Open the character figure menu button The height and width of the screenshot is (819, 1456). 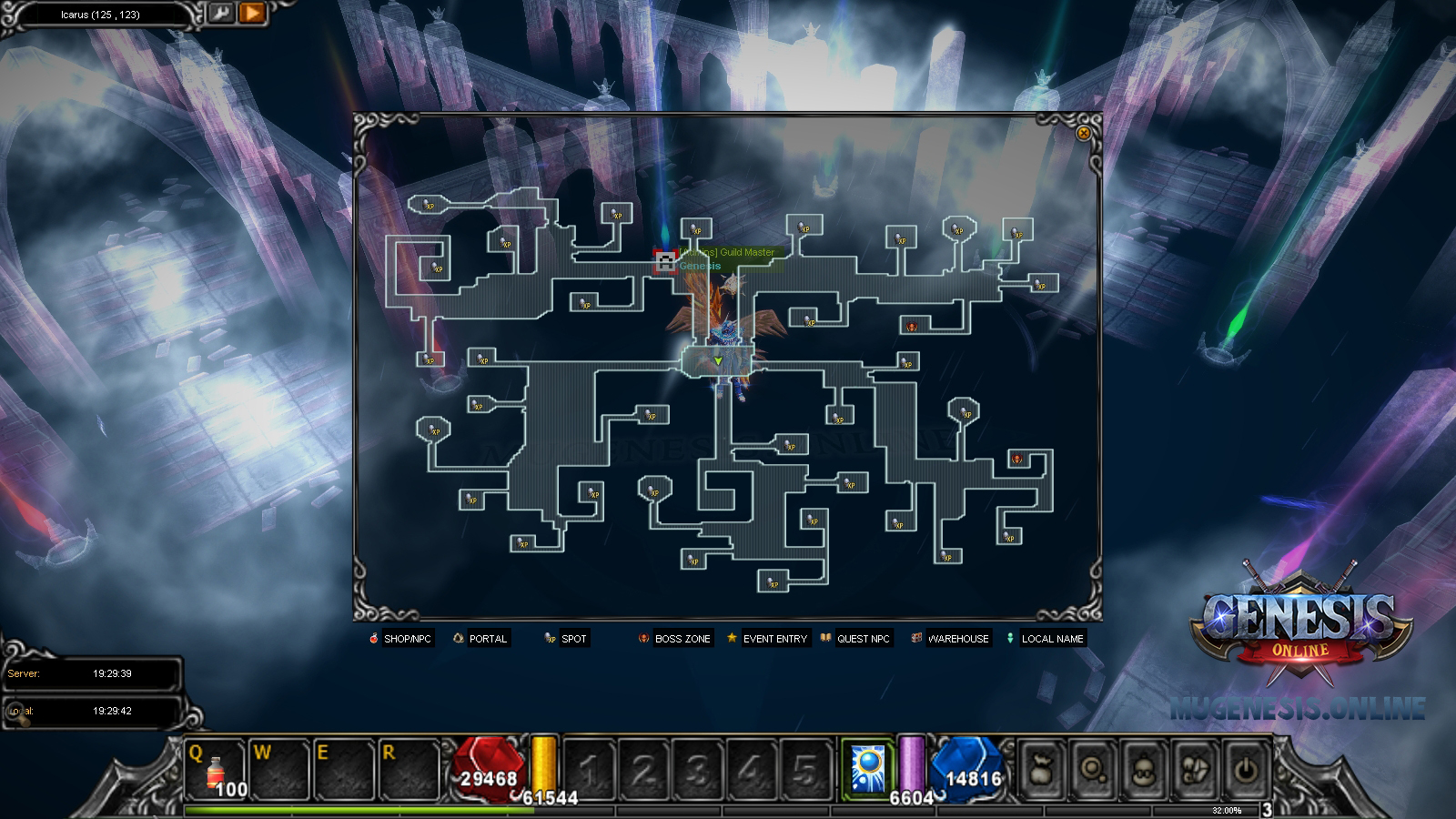(x=1143, y=770)
